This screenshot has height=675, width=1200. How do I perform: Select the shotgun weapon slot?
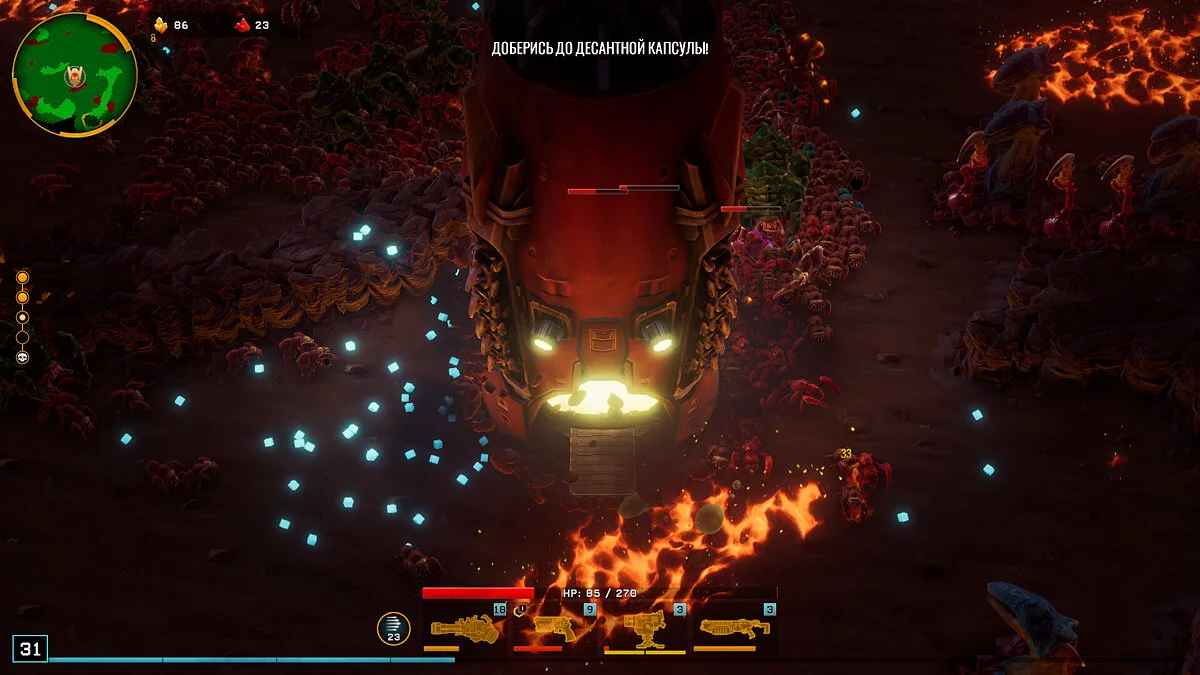tap(734, 628)
